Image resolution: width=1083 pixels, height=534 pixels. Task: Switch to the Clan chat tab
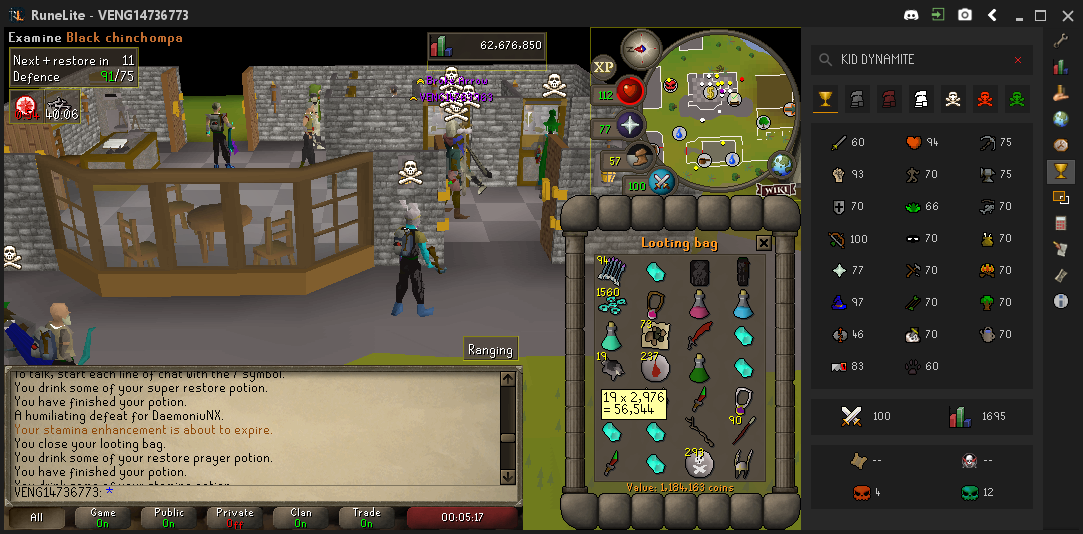301,517
